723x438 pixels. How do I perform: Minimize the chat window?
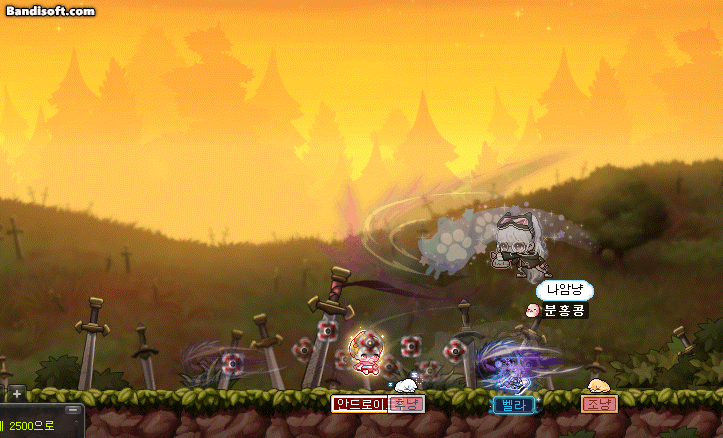tap(72, 410)
